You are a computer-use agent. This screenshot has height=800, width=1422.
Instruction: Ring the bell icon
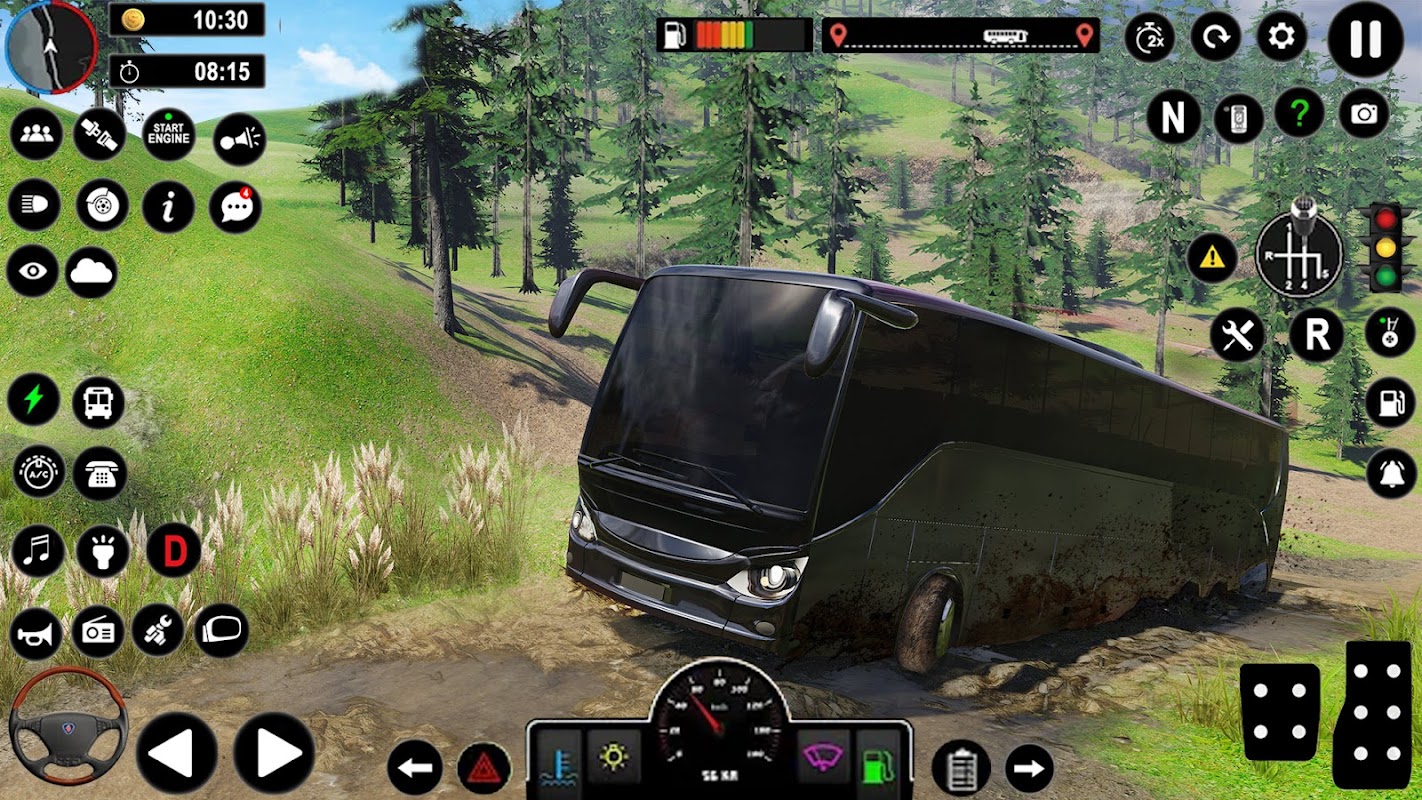coord(1391,472)
